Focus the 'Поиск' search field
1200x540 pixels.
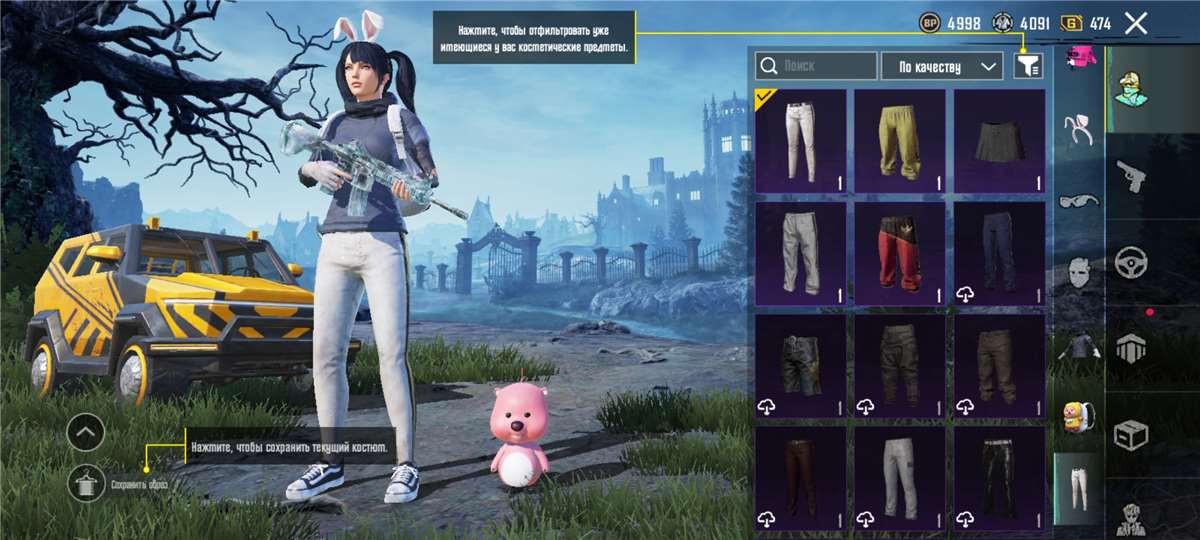pyautogui.click(x=816, y=66)
